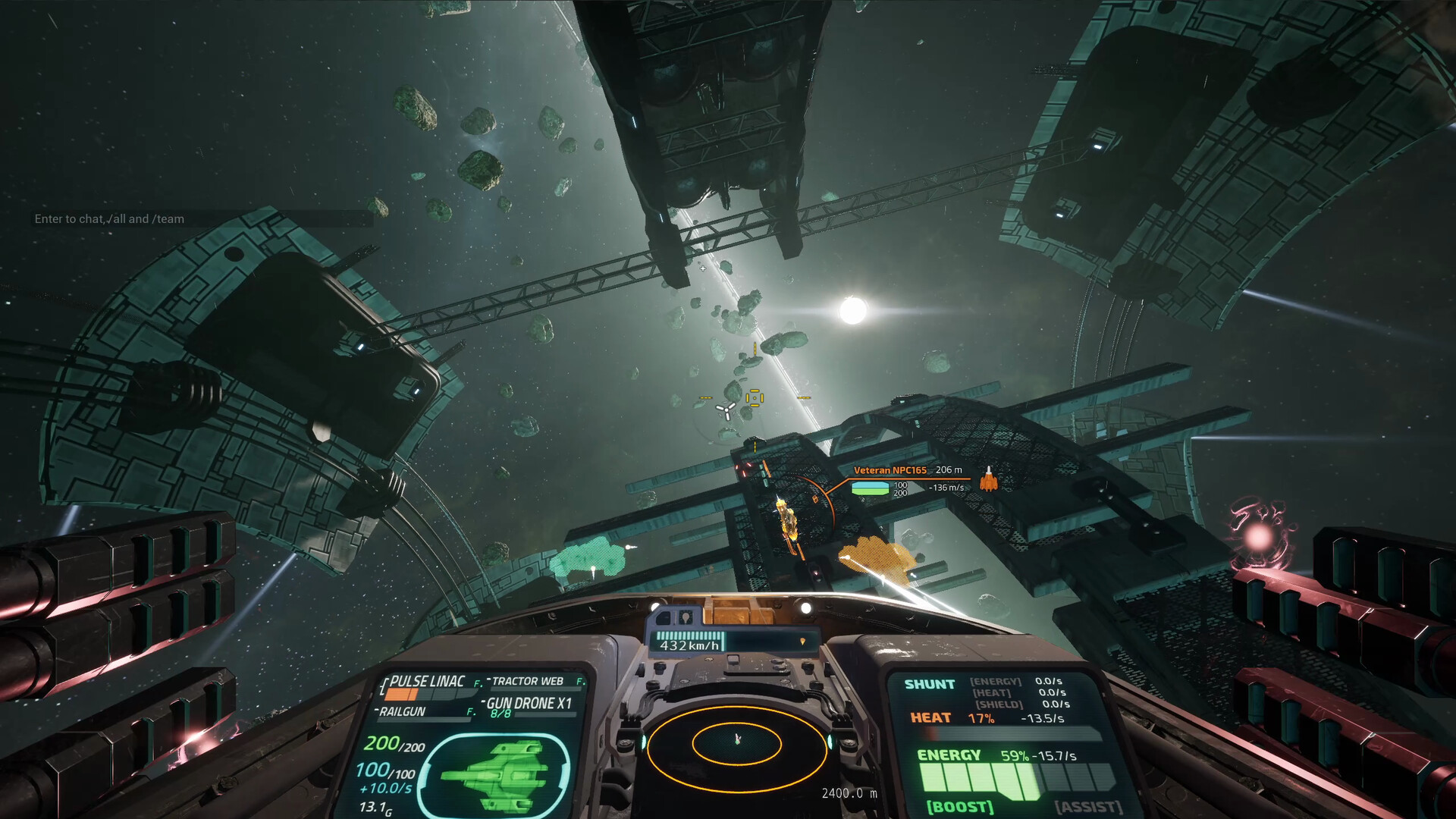
Task: Click the orange enemy ship icon near Veteran NPC165
Action: [x=988, y=482]
